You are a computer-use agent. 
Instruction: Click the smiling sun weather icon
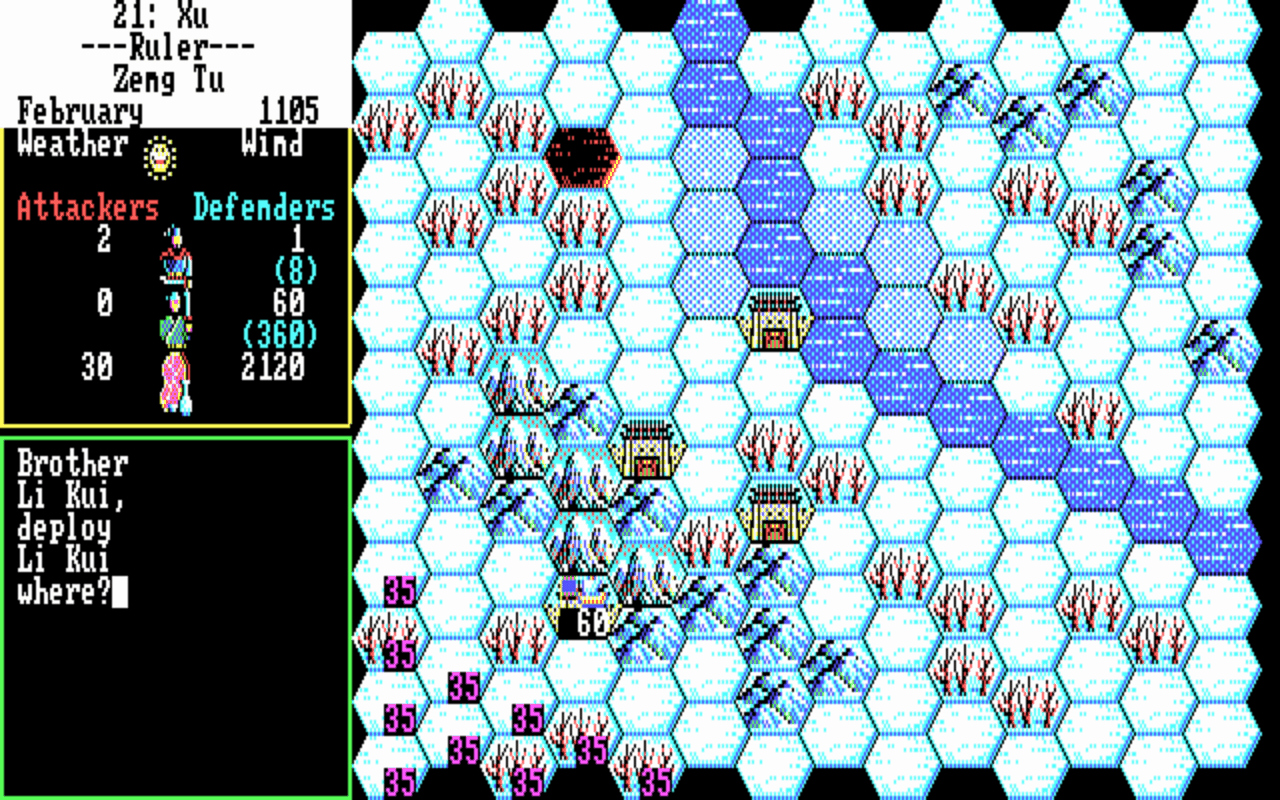160,157
